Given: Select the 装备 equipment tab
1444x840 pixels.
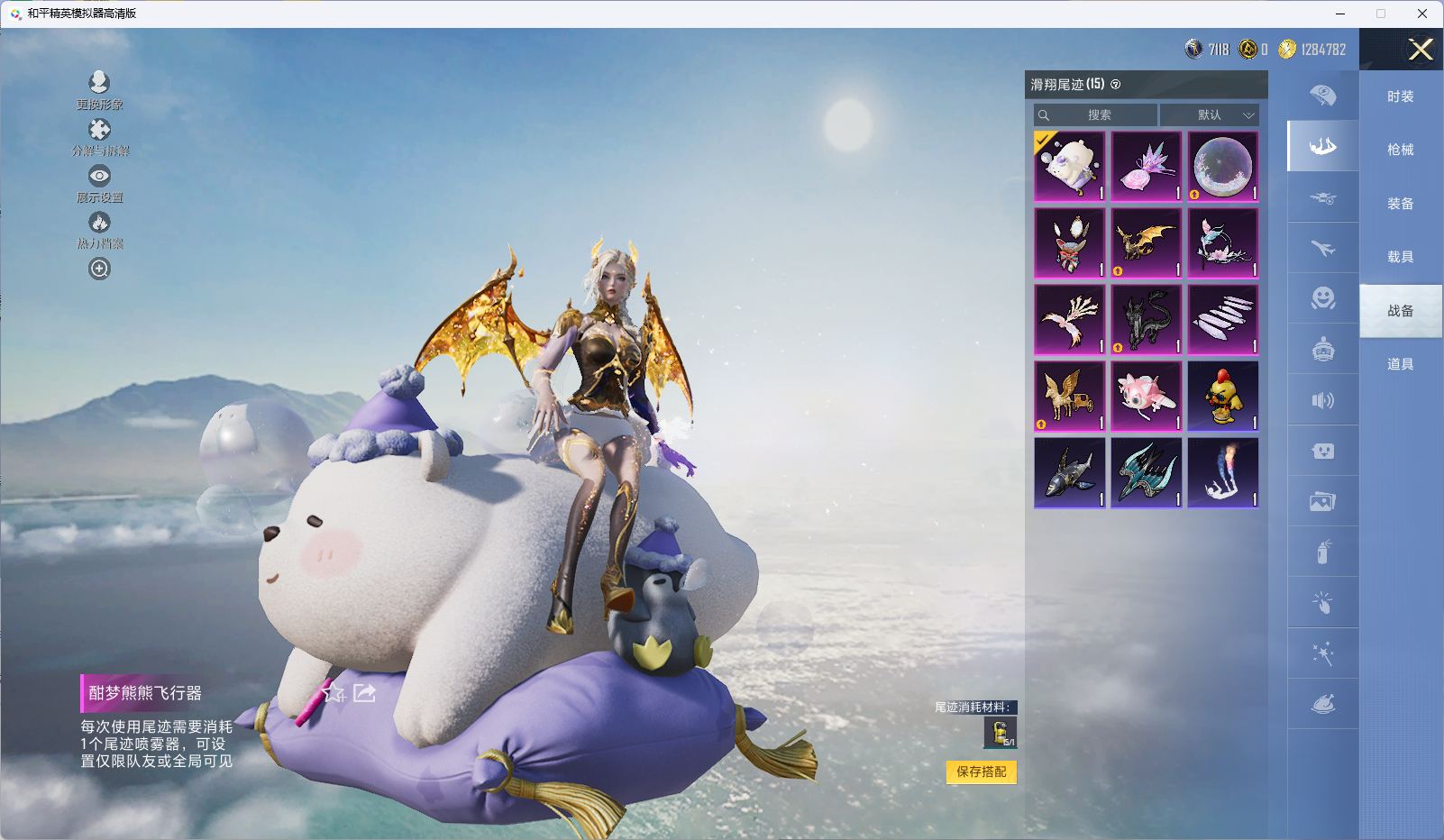Looking at the screenshot, I should point(1400,204).
